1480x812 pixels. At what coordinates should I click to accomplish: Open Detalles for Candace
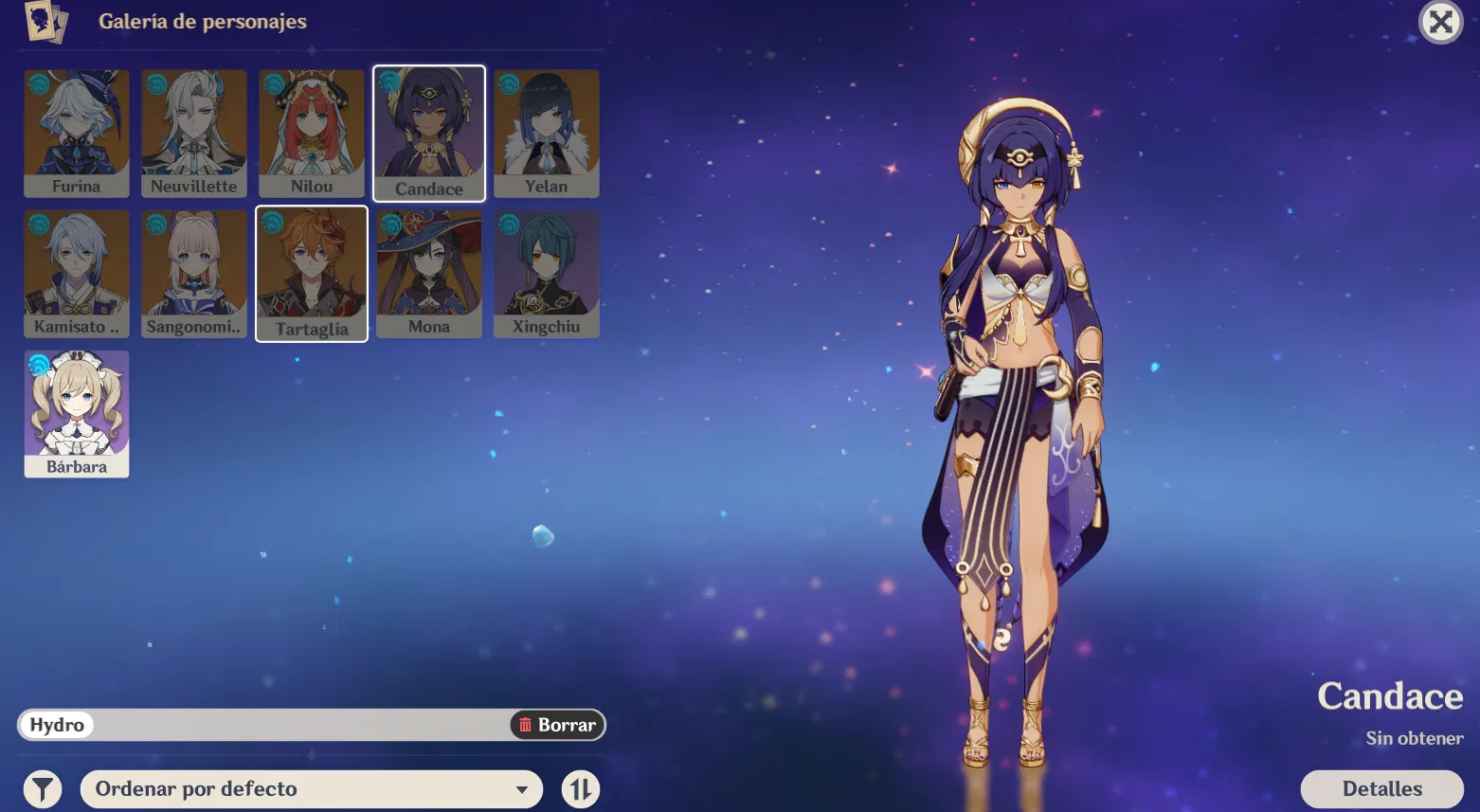1382,788
